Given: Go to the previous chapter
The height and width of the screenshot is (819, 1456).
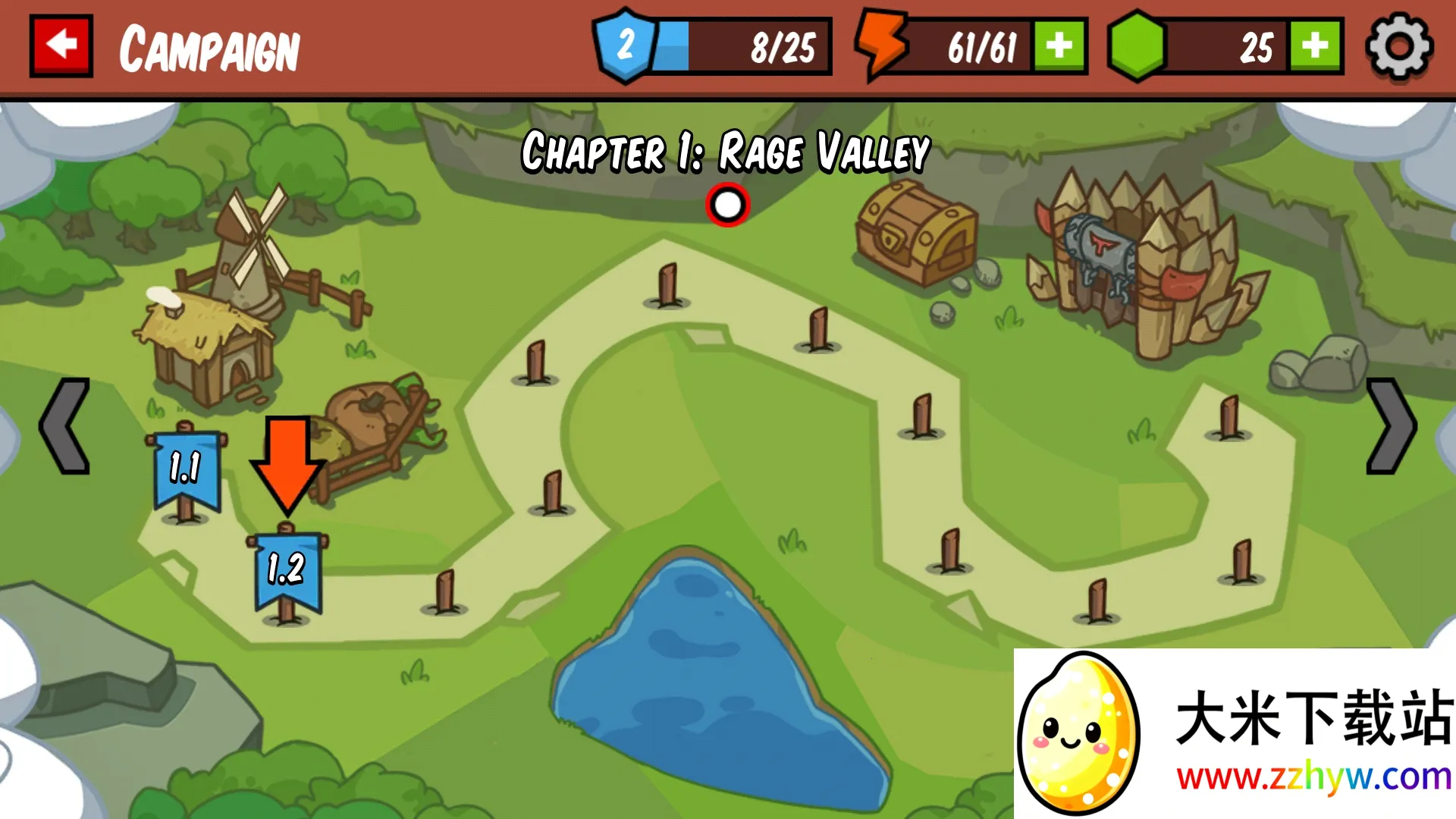Looking at the screenshot, I should tap(65, 426).
